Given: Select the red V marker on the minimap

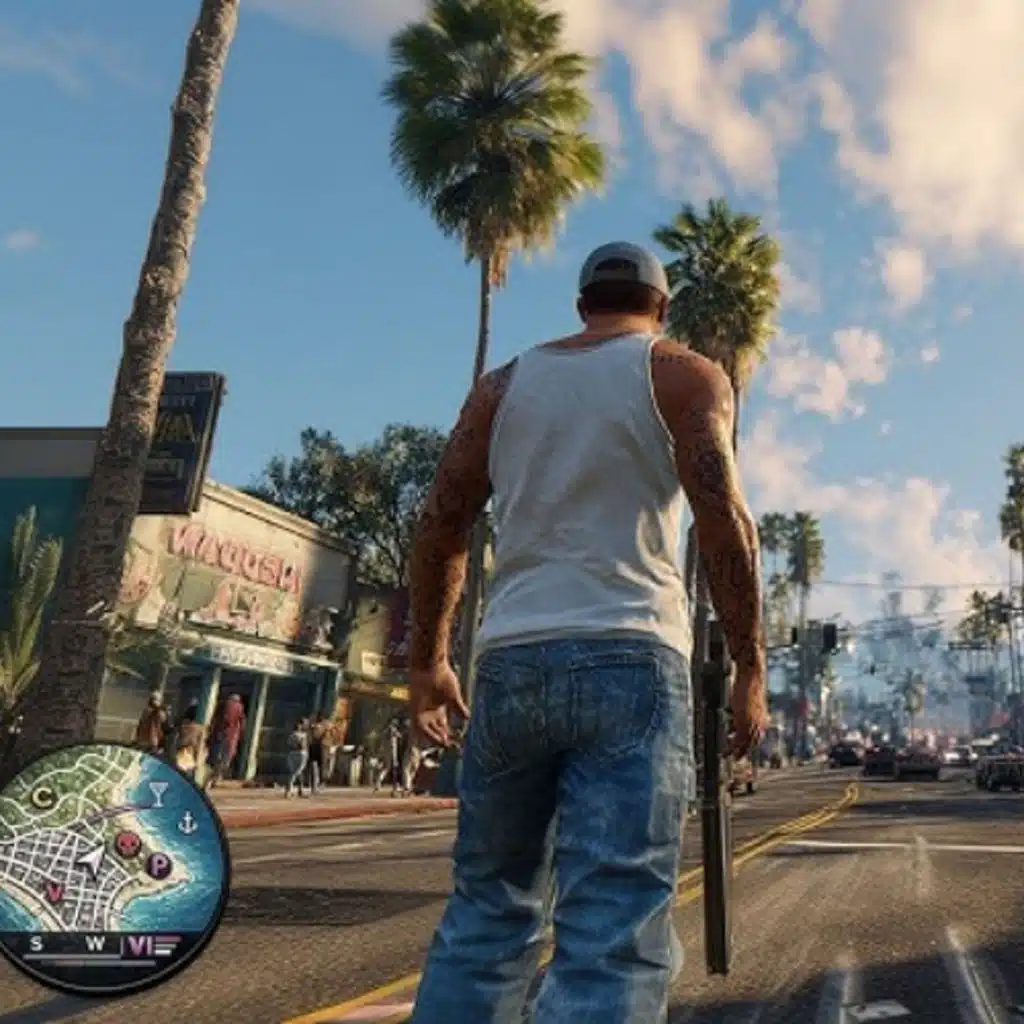Looking at the screenshot, I should [x=54, y=891].
